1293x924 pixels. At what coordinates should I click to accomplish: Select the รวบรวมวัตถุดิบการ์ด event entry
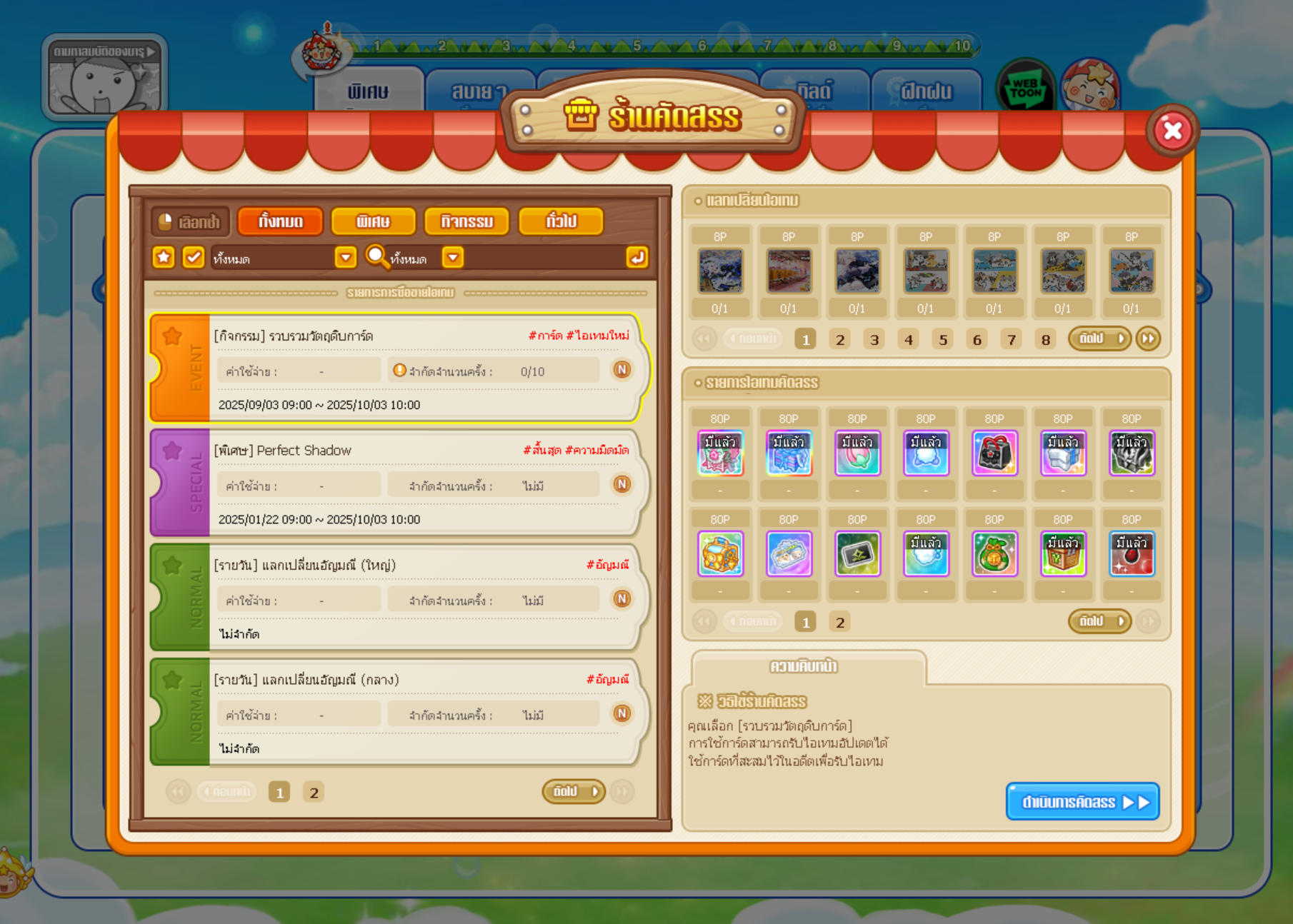click(400, 368)
